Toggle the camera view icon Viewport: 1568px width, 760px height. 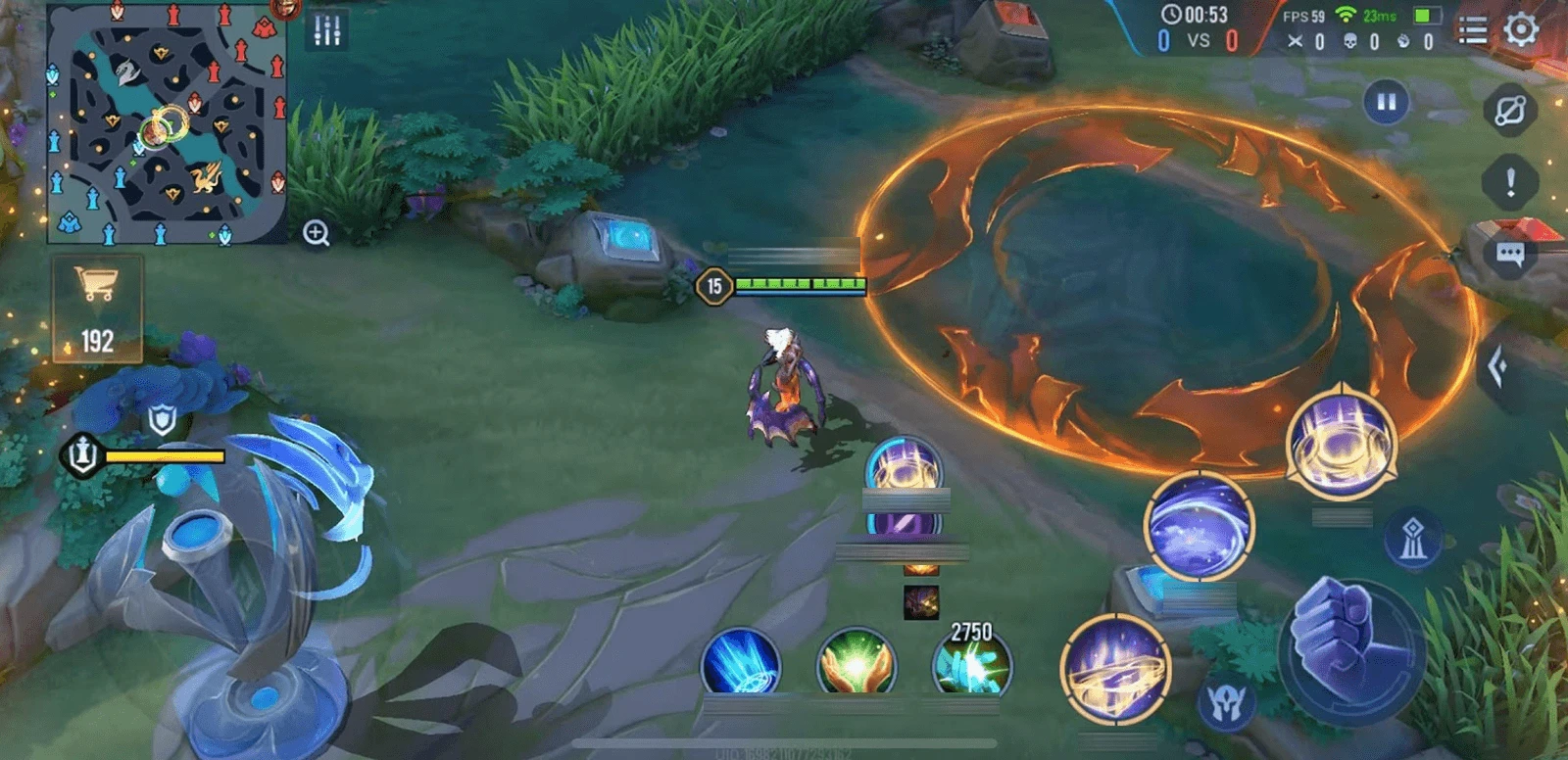click(x=1509, y=109)
